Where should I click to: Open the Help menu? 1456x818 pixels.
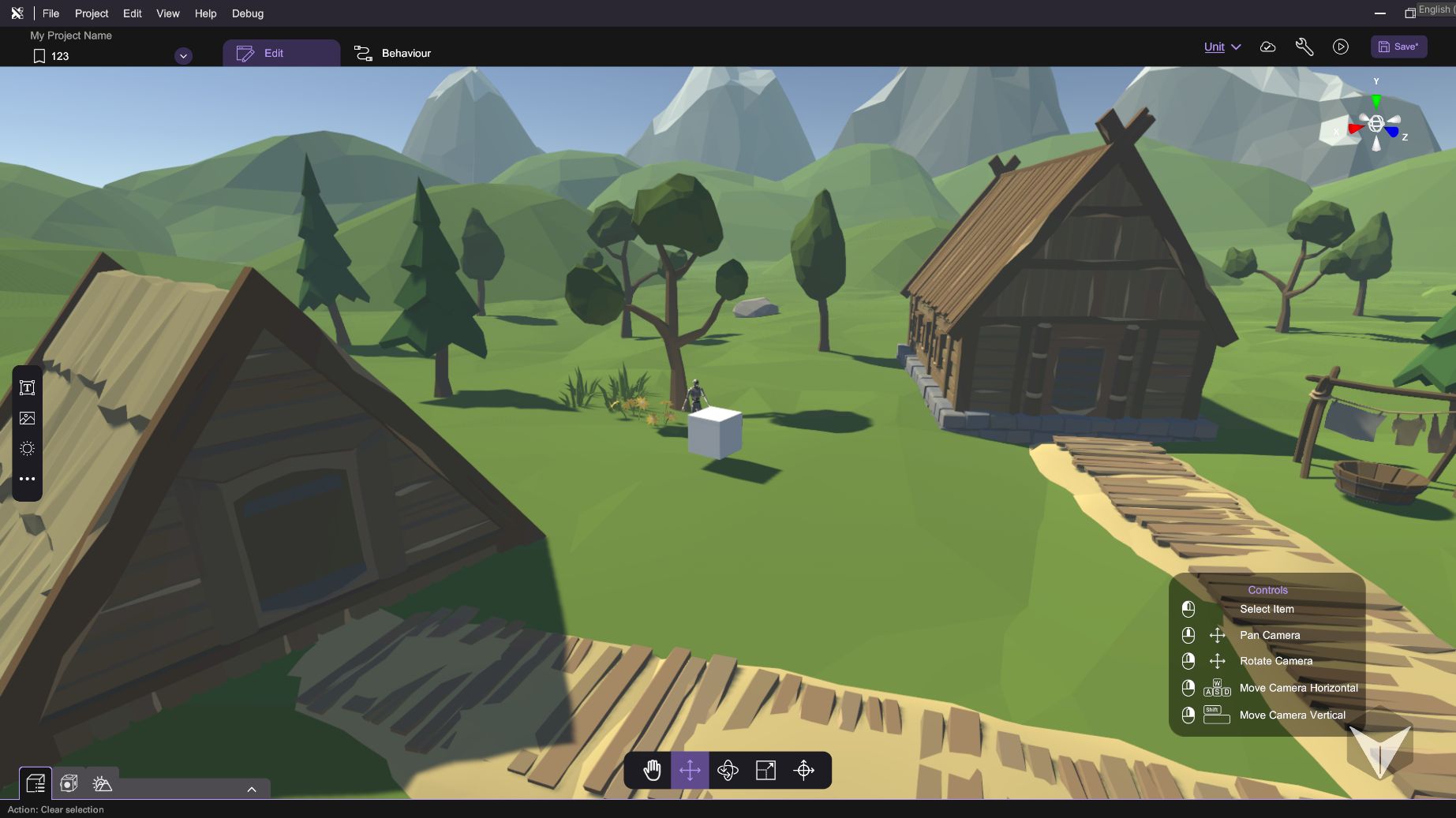(205, 13)
